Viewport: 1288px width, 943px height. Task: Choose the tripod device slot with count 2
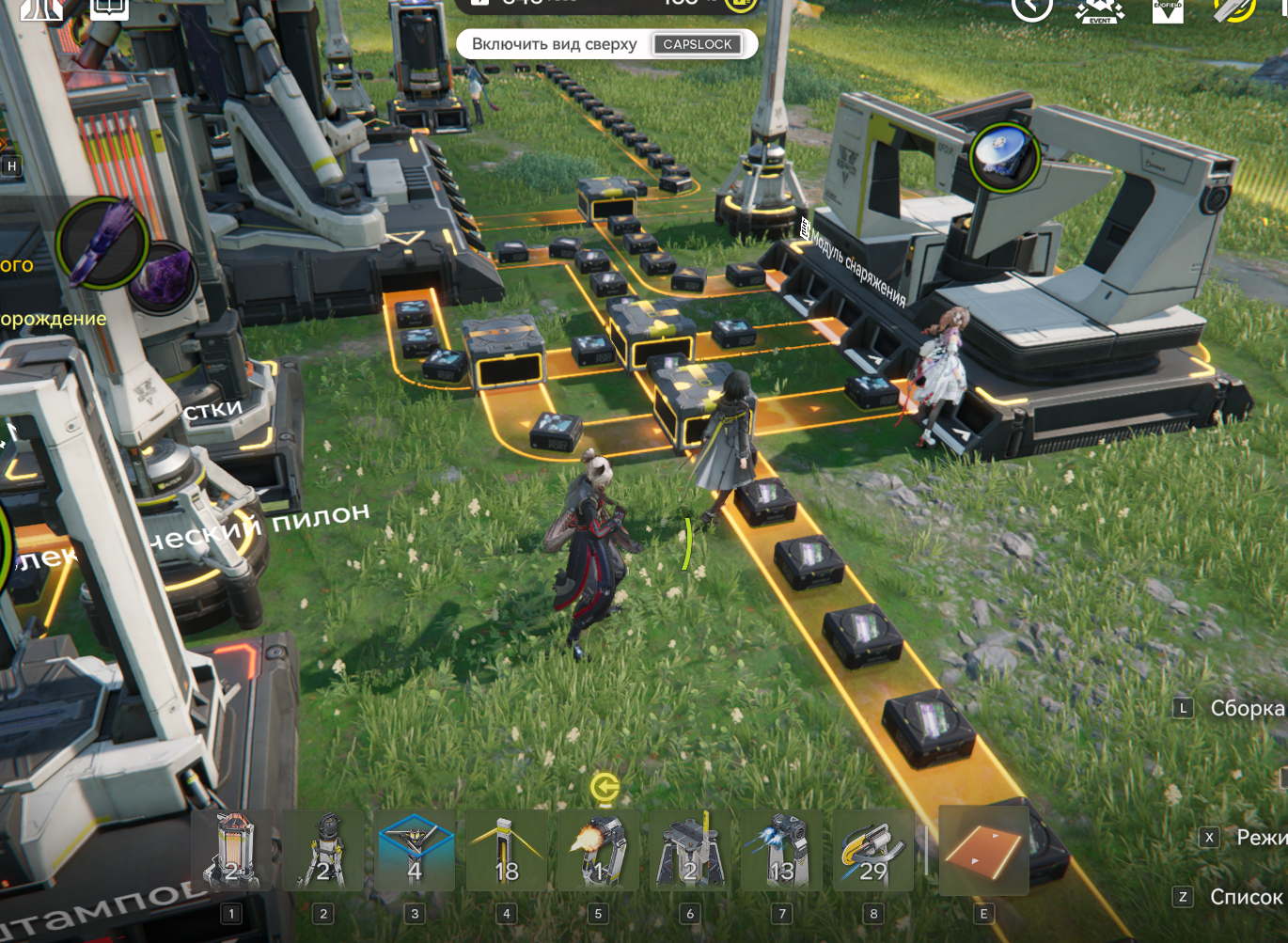tap(323, 850)
